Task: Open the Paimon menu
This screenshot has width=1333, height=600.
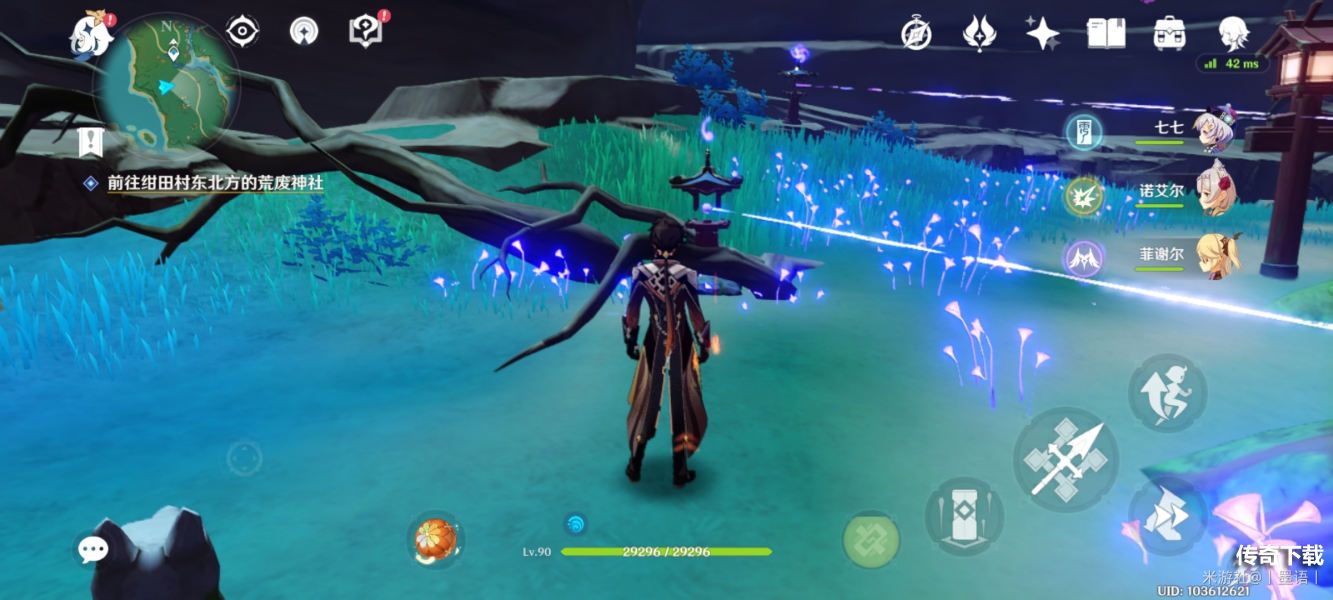Action: pyautogui.click(x=90, y=35)
